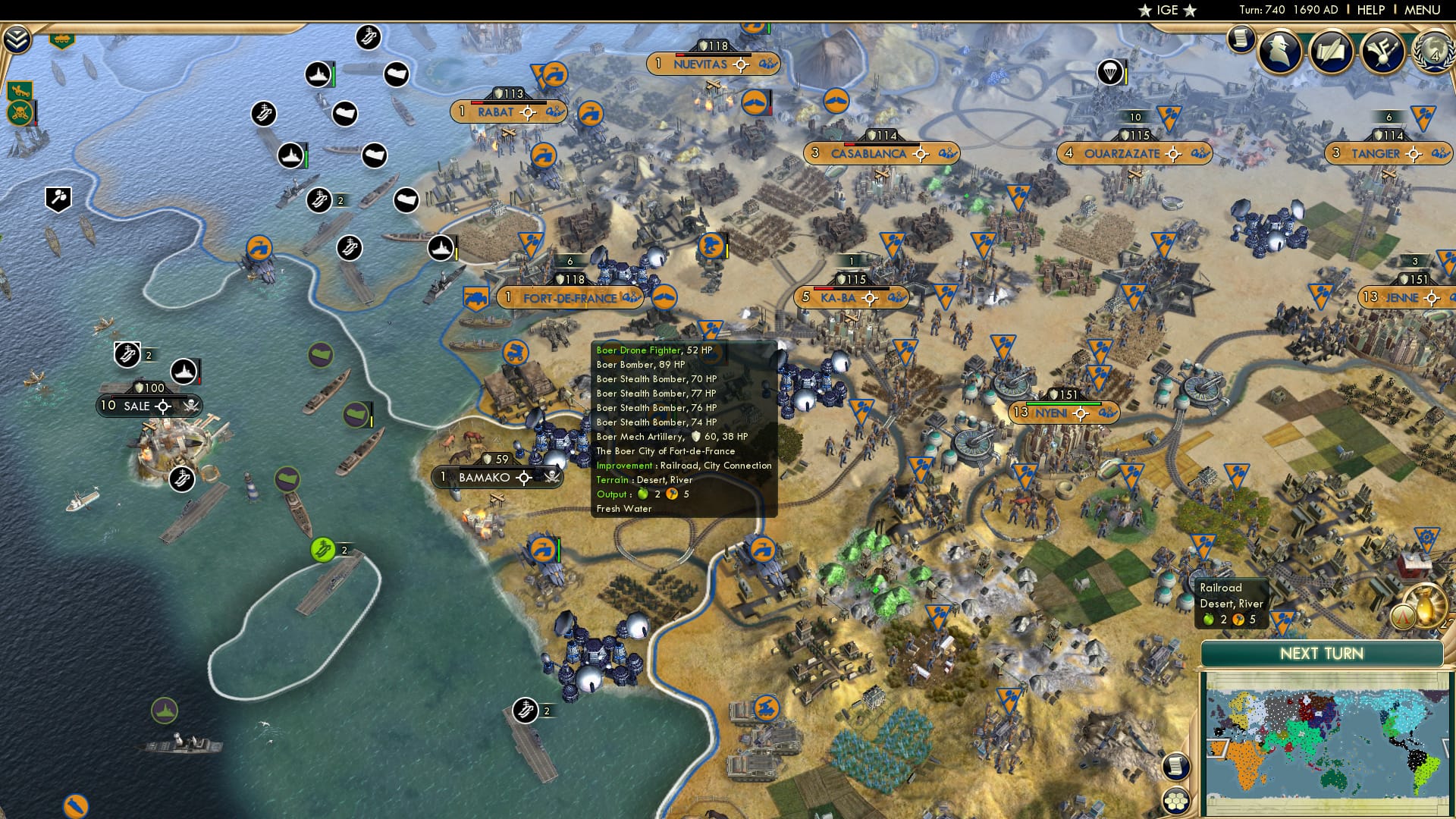Click the small scroll notification icon top-right
This screenshot has width=1456, height=819.
[x=1241, y=38]
